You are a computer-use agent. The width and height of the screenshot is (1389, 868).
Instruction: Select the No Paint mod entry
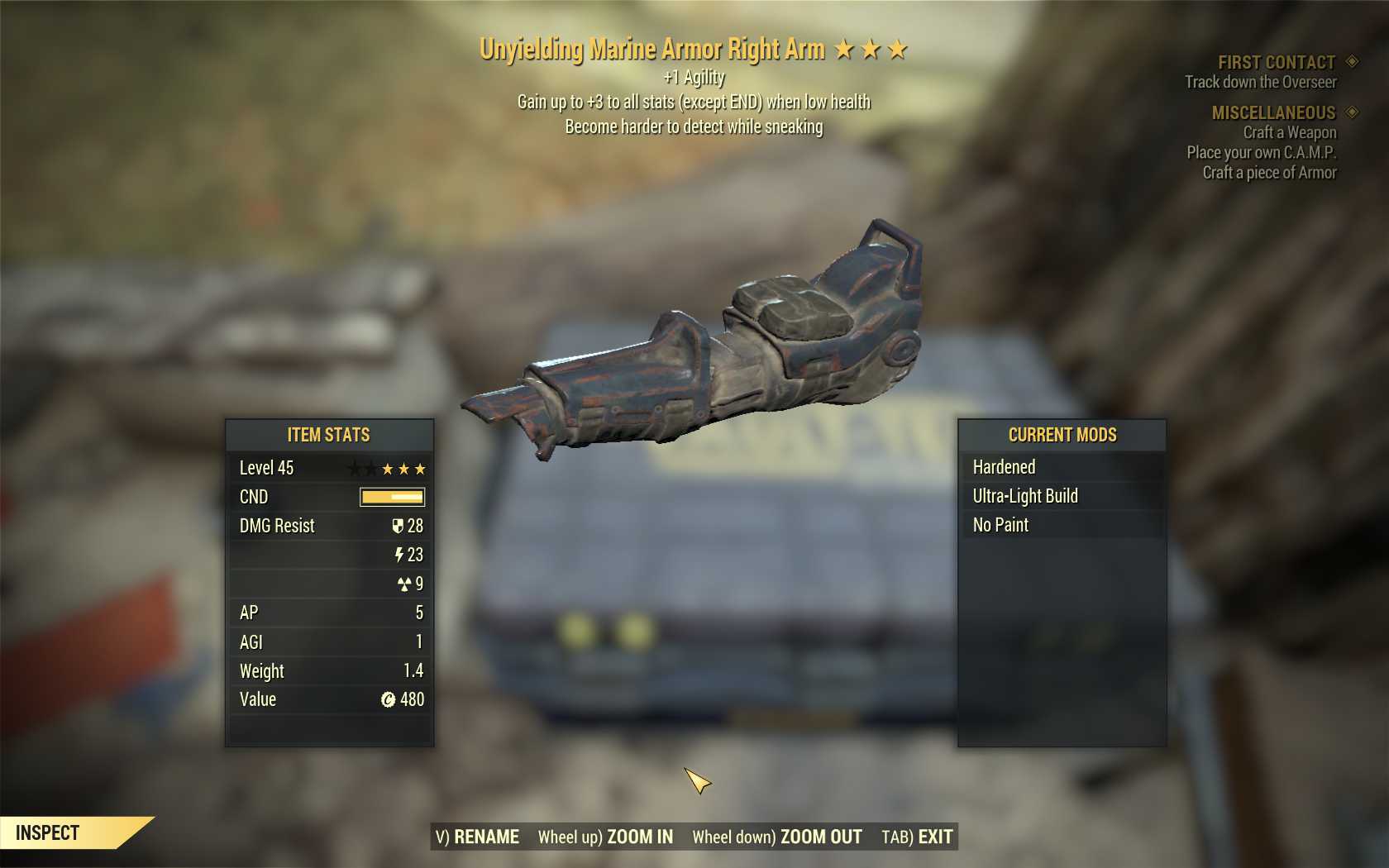tap(1062, 525)
